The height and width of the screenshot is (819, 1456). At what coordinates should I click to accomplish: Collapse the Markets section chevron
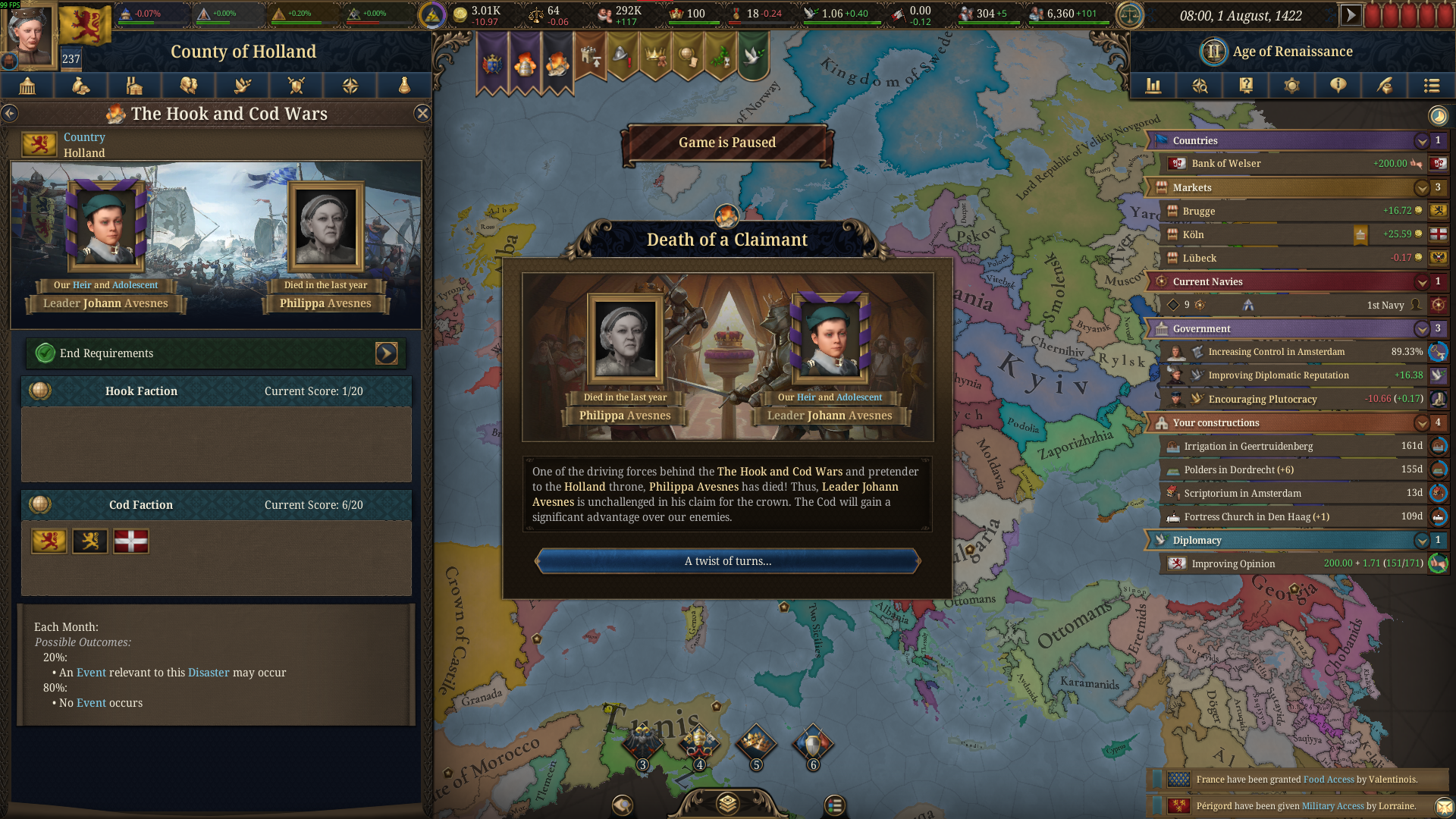[x=1423, y=187]
